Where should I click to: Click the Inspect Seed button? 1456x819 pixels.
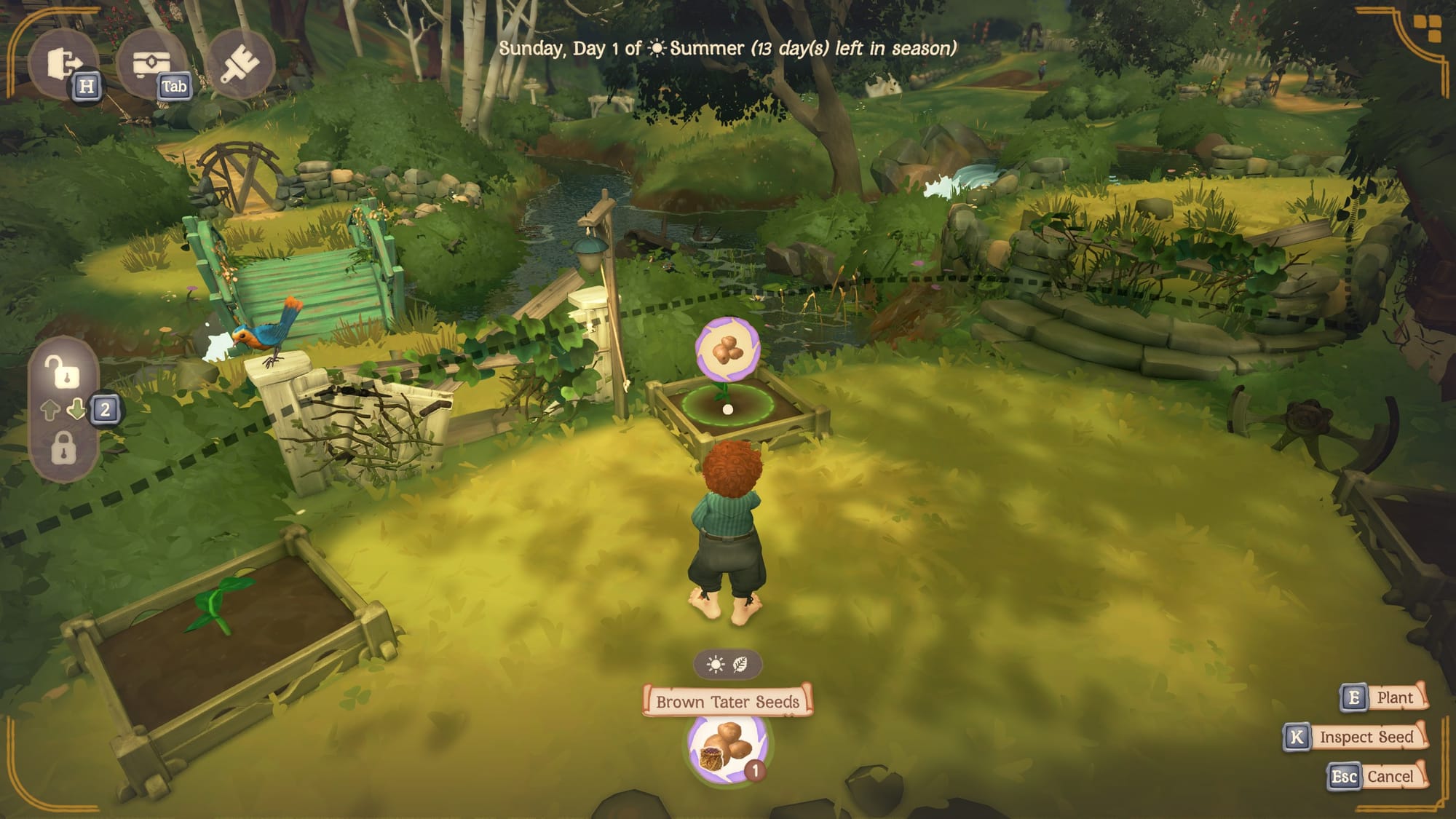(x=1369, y=736)
